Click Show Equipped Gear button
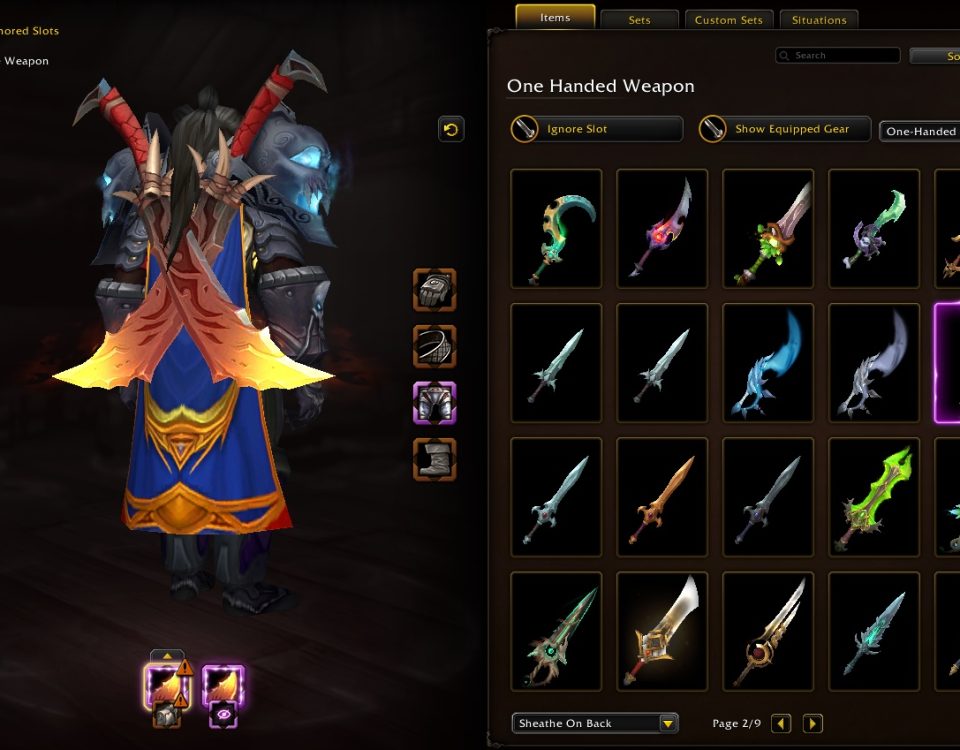This screenshot has width=960, height=750. click(785, 129)
